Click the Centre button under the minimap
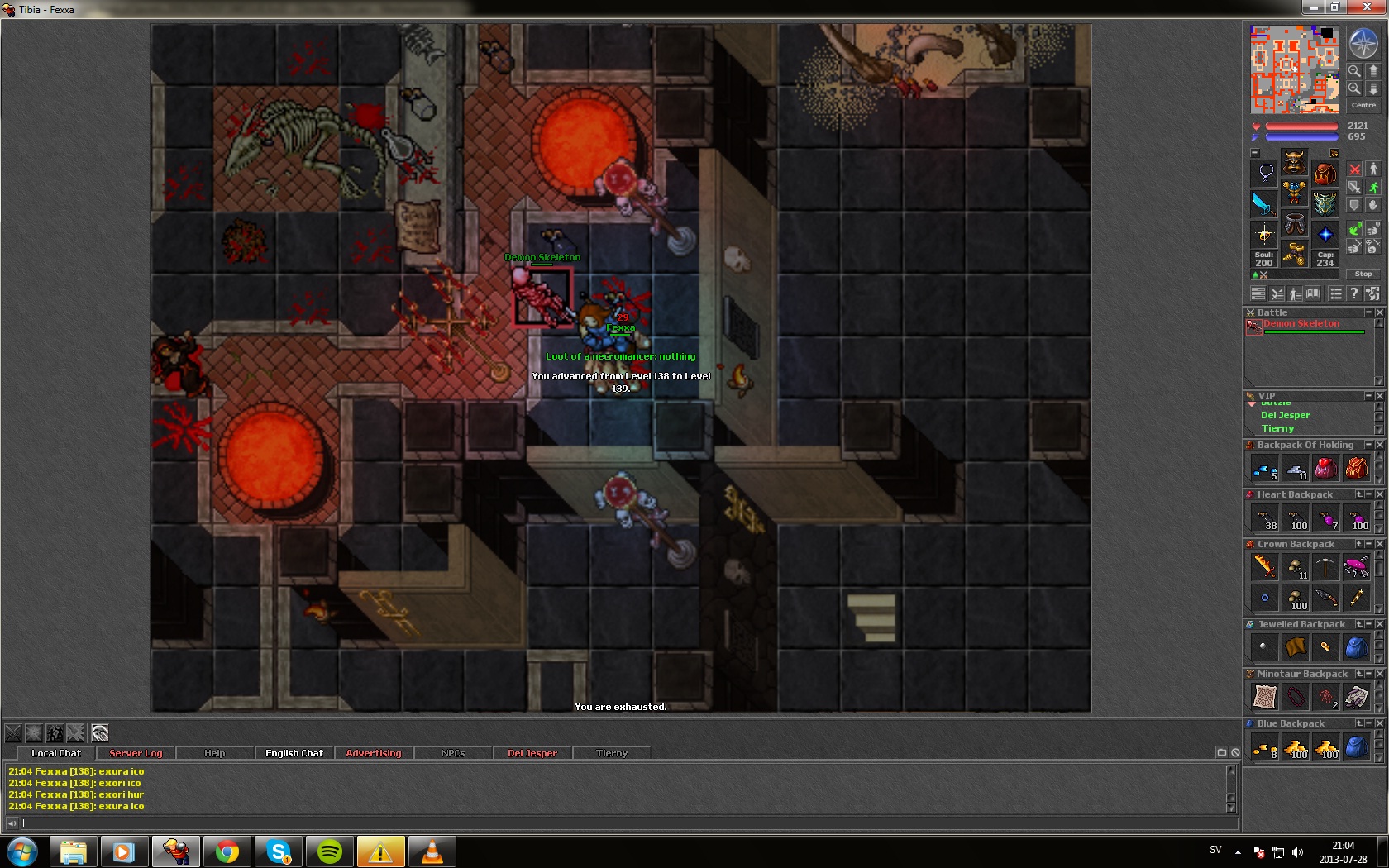 tap(1363, 105)
